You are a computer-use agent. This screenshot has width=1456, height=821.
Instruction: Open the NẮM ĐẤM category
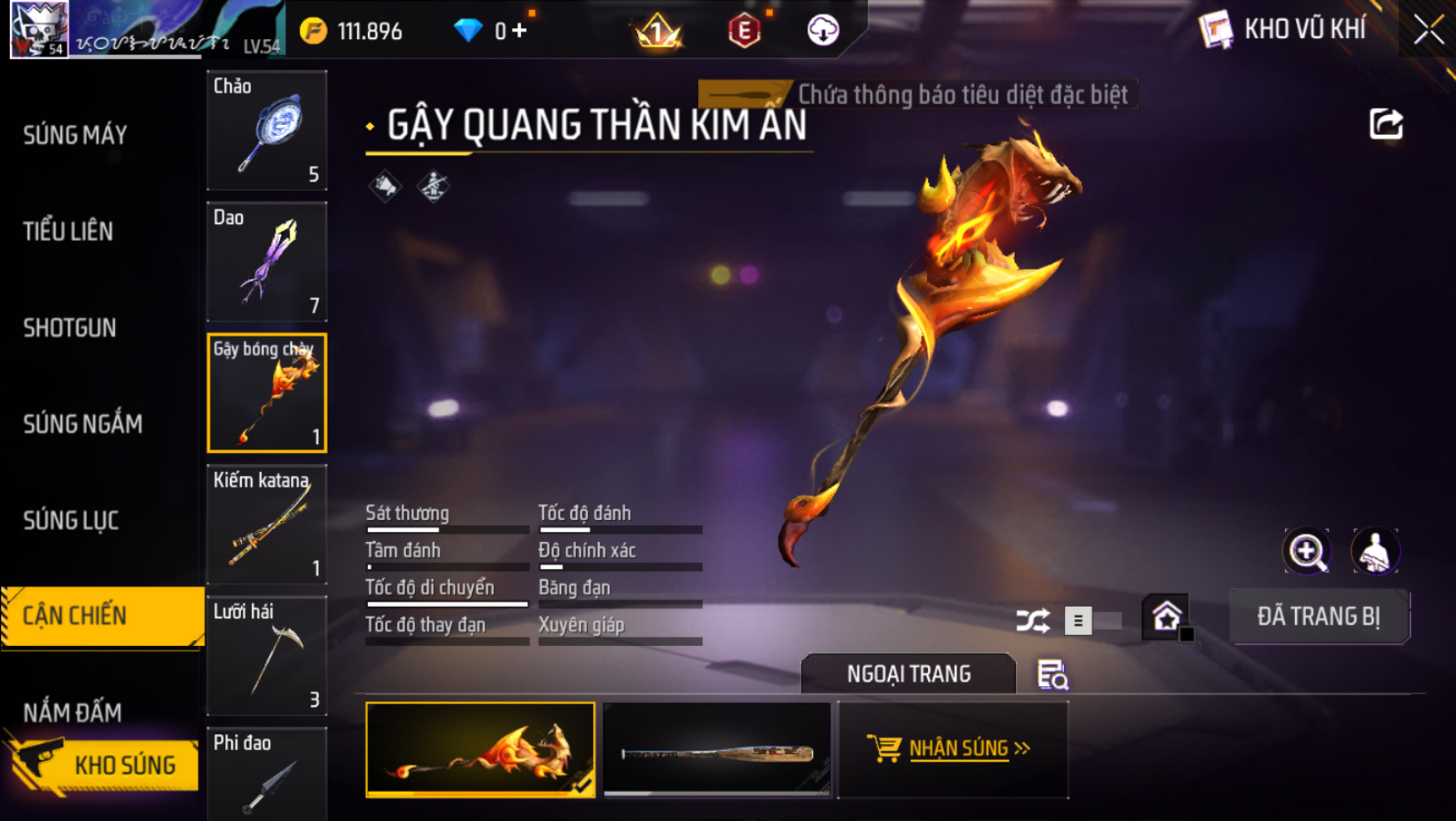(x=73, y=712)
